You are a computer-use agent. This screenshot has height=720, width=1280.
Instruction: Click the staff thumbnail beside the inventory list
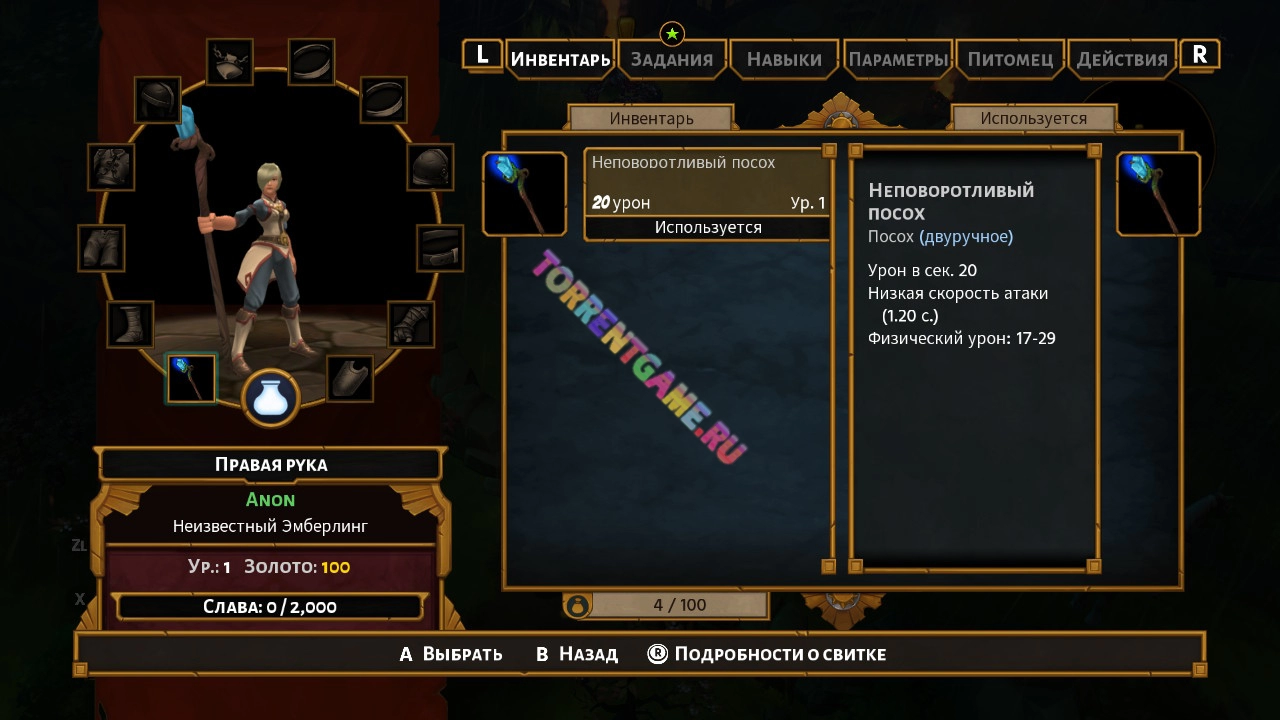click(525, 194)
